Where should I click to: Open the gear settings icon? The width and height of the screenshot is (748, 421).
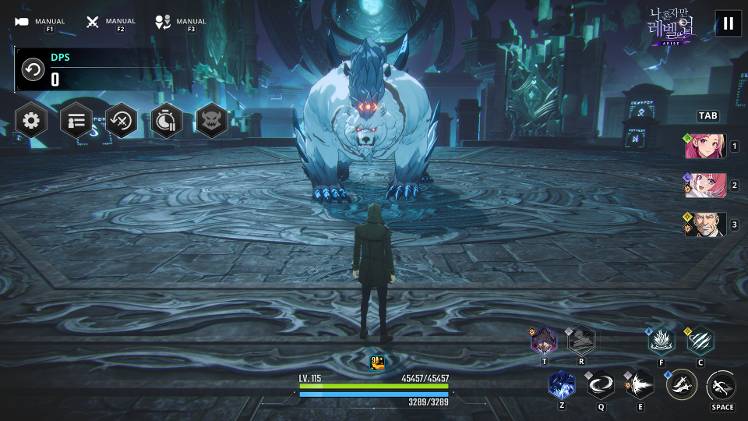32,121
